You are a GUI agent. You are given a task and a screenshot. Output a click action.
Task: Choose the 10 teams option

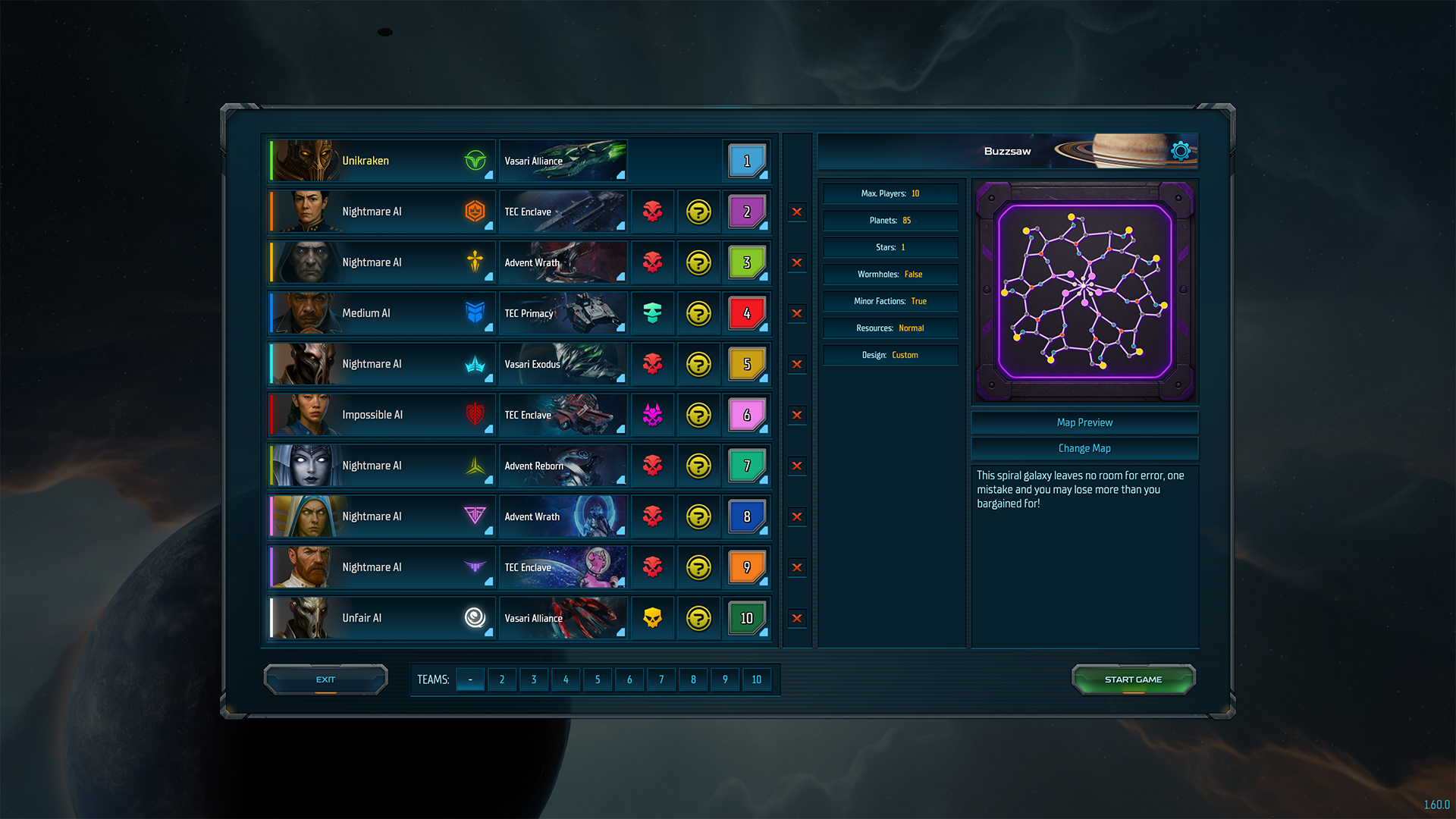pos(757,679)
